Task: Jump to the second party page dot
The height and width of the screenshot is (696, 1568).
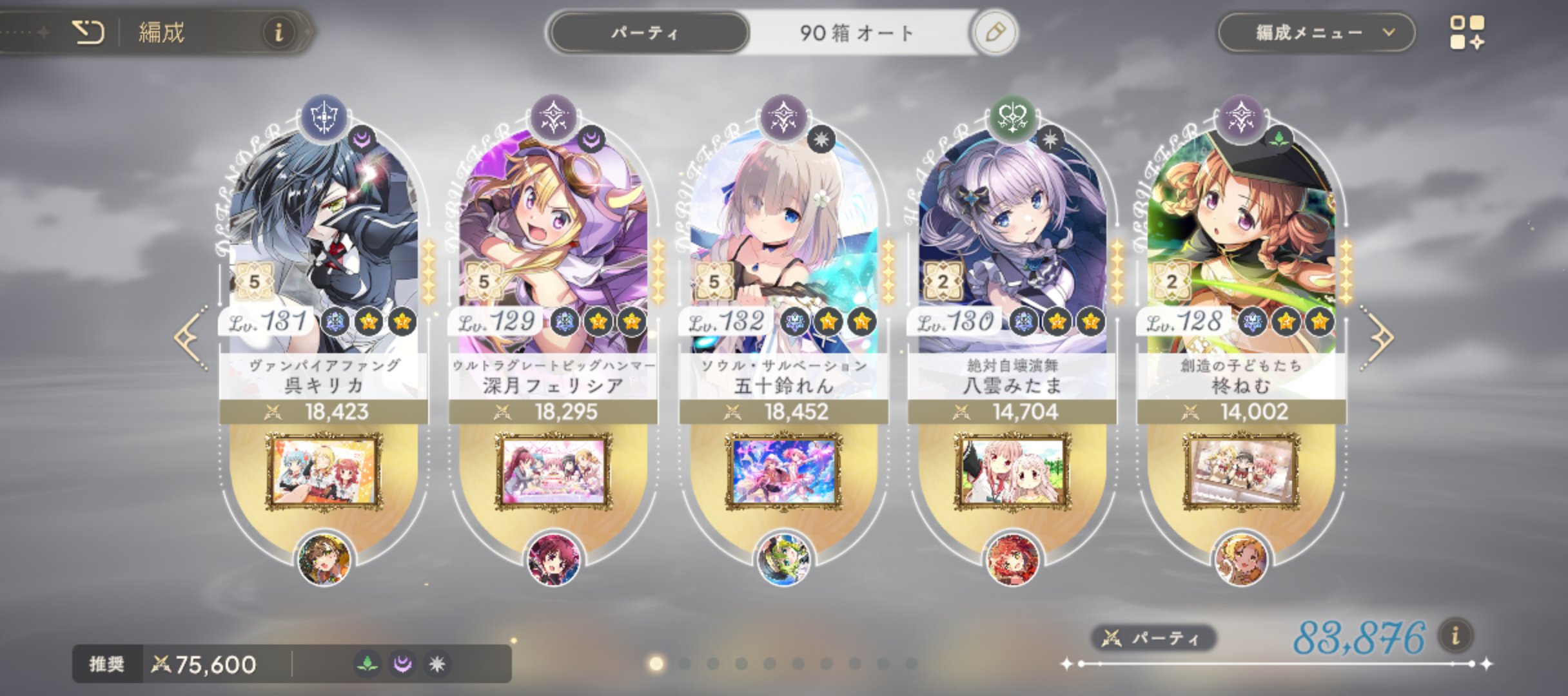Action: click(685, 663)
